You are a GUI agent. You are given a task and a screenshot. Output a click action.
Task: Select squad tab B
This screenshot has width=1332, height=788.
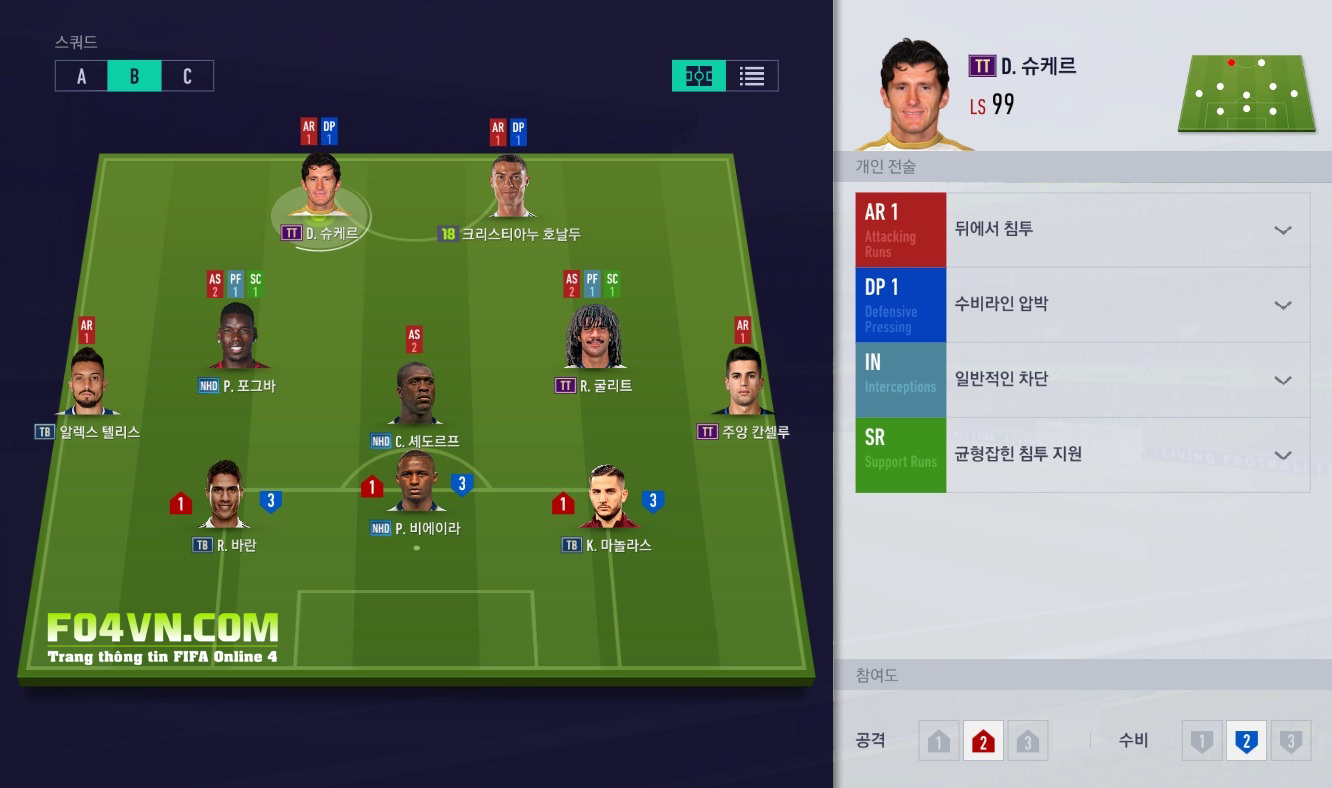134,76
